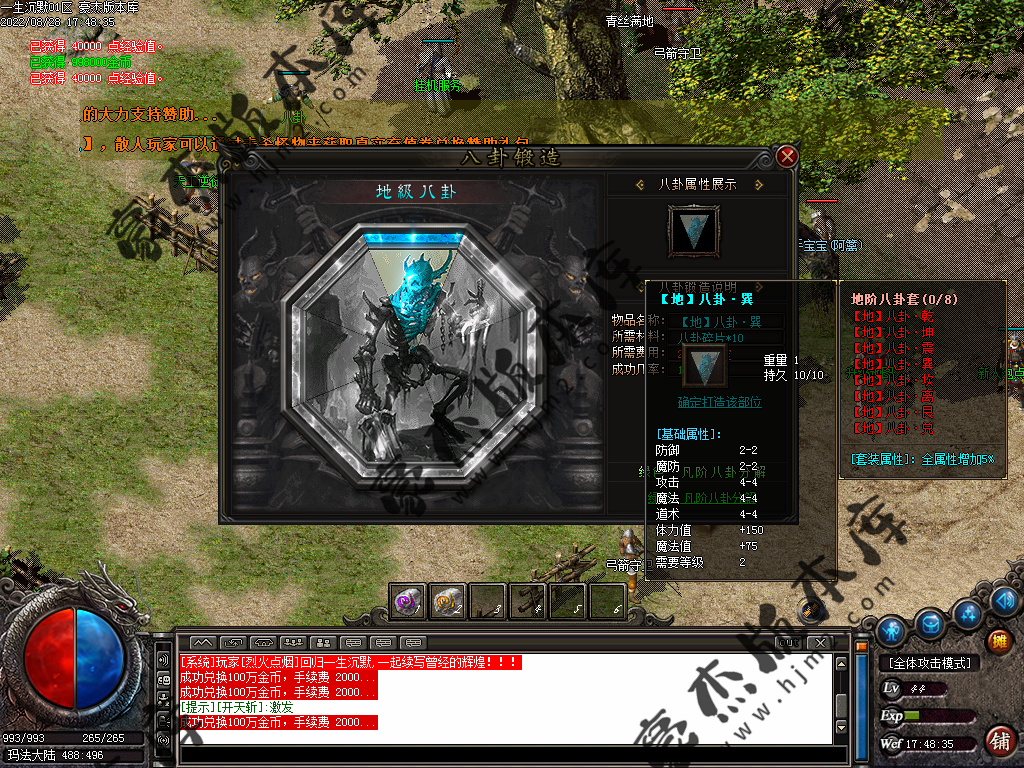This screenshot has width=1024, height=768.
Task: Use the purple scroll in hotbar slot 1
Action: (x=408, y=601)
